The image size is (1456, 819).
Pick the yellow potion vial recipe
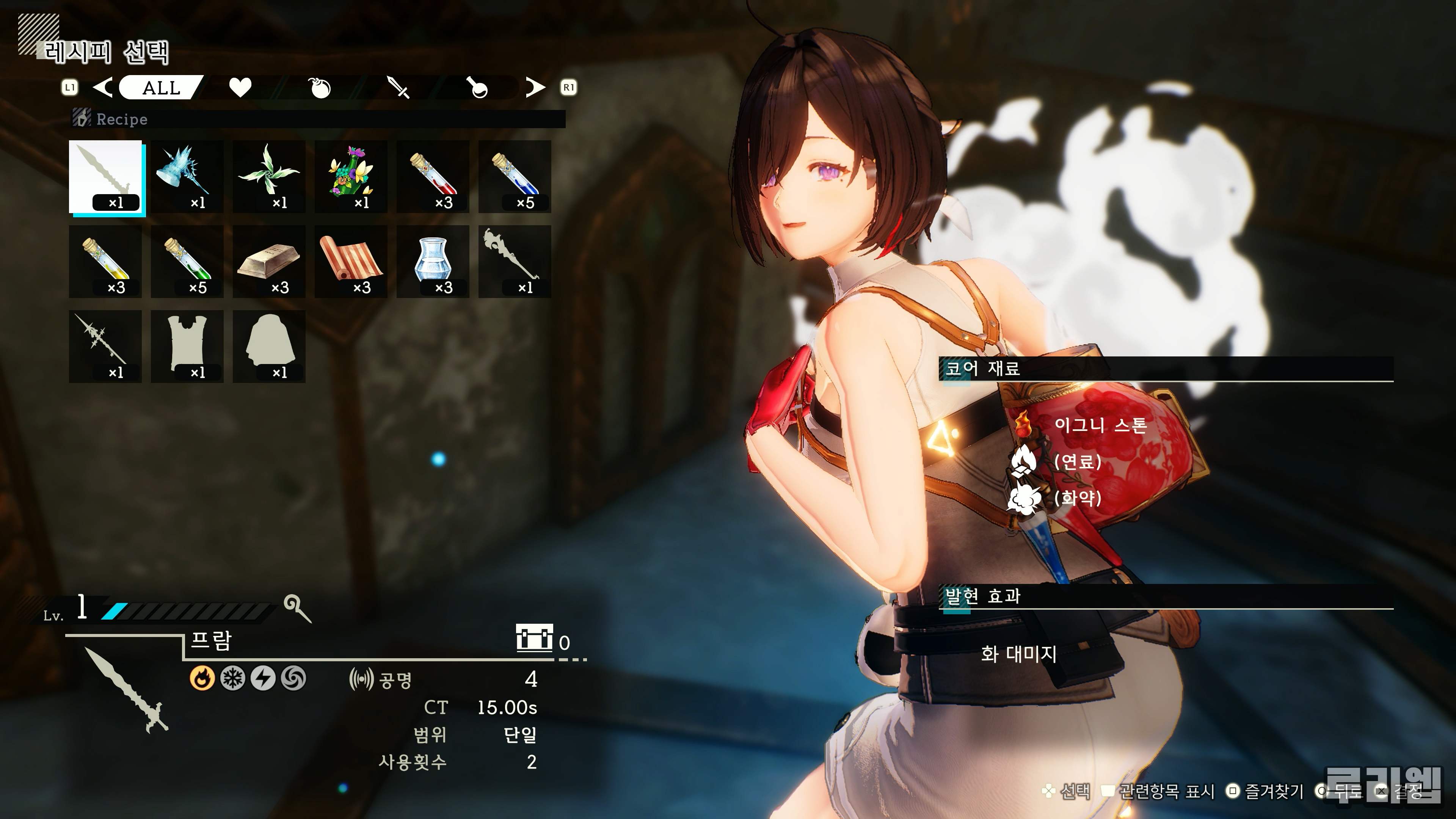click(106, 261)
